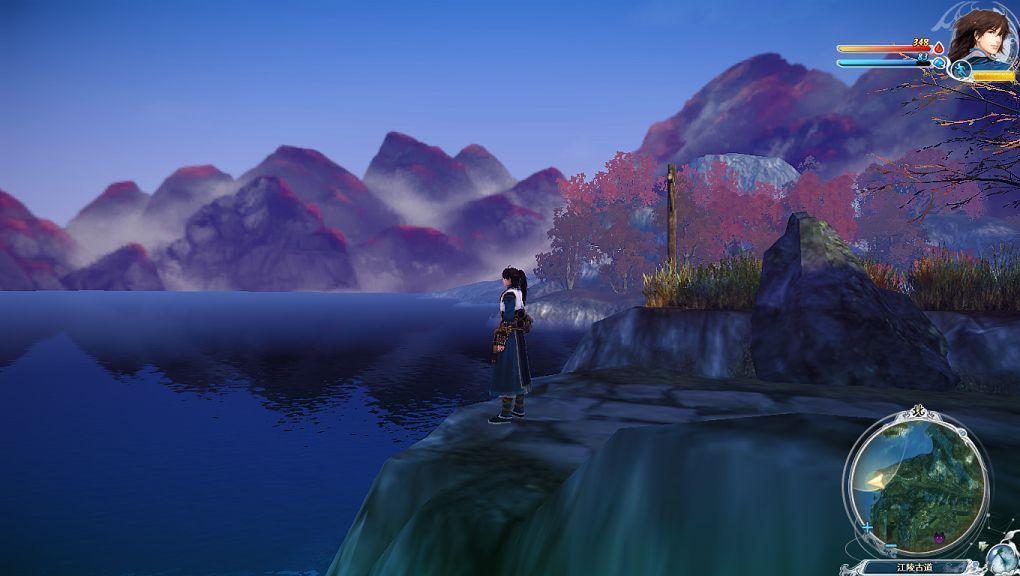Click the purple demon marker on the minimap
This screenshot has height=576, width=1020.
point(940,540)
